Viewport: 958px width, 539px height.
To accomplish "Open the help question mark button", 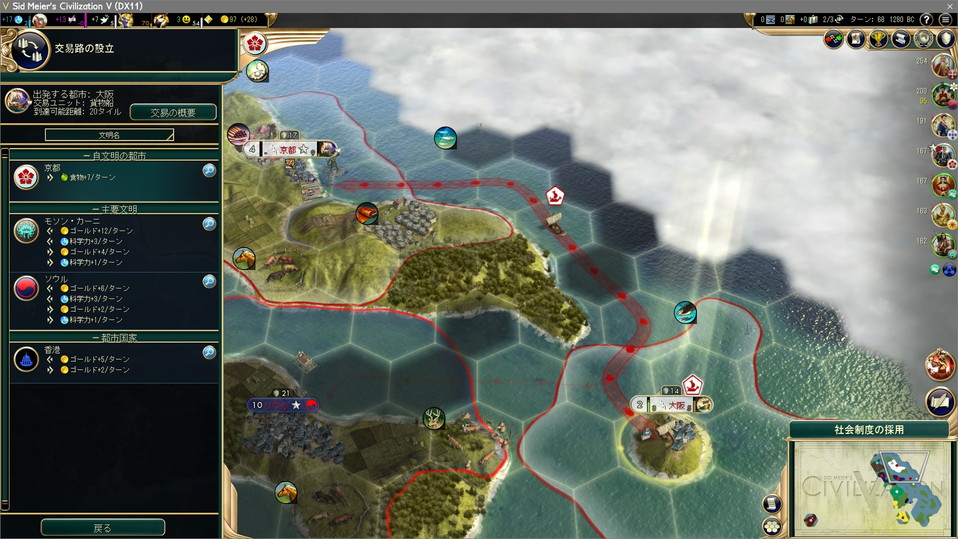I will pos(926,19).
